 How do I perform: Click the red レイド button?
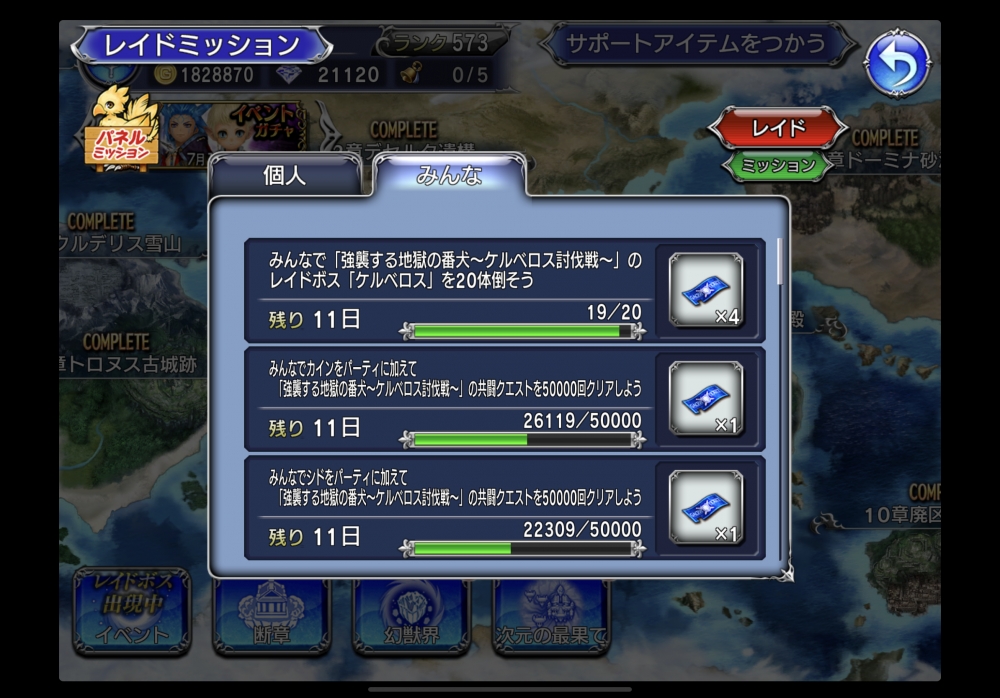777,128
